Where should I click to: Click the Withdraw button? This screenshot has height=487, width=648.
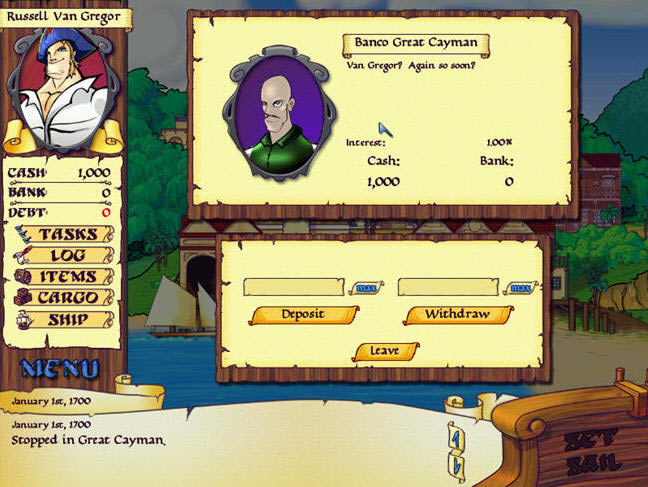(x=458, y=314)
